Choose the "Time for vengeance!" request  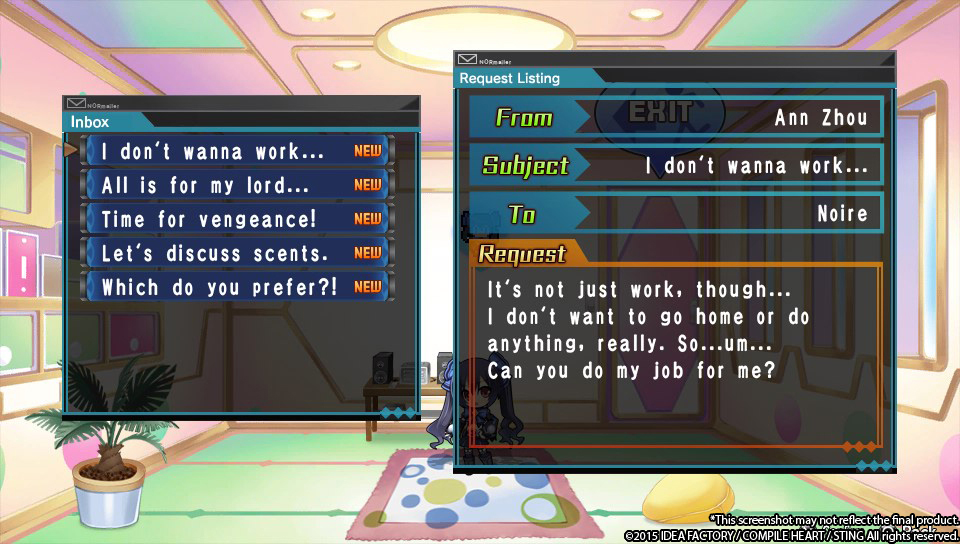238,219
